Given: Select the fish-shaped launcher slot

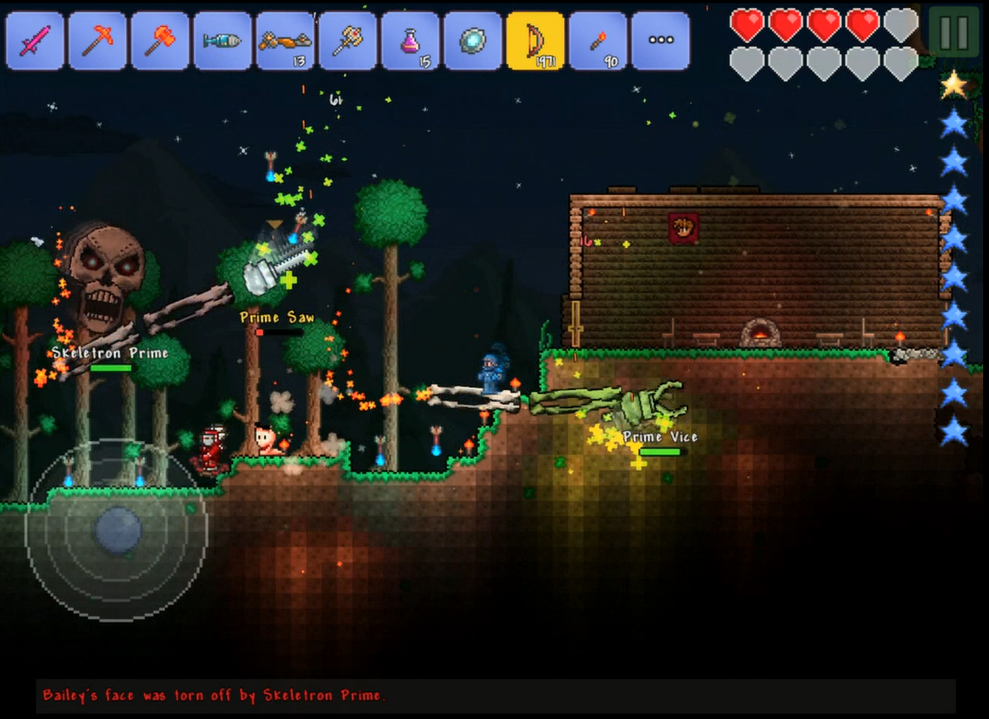Looking at the screenshot, I should click(222, 41).
